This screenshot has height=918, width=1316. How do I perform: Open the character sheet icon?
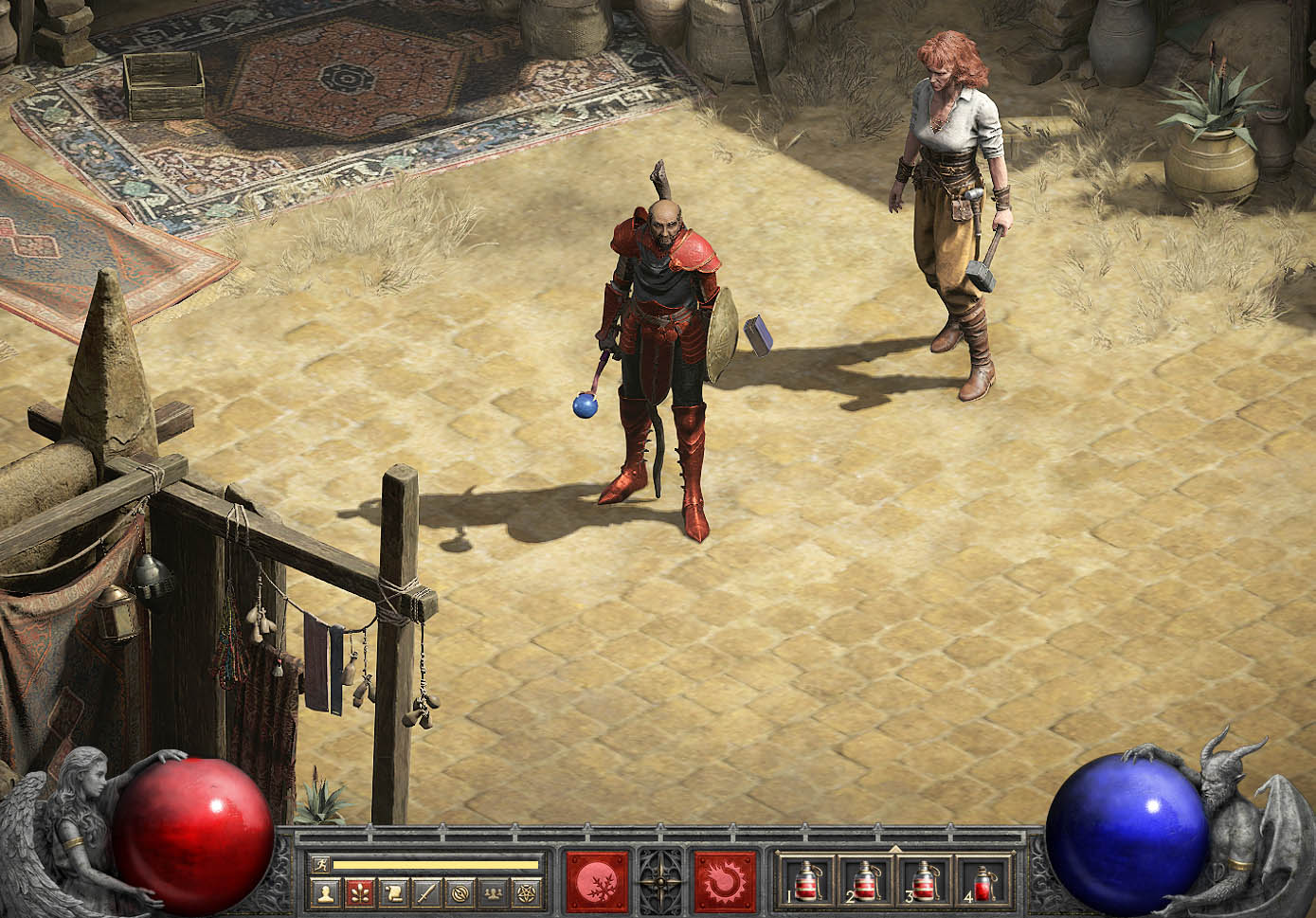tap(326, 892)
